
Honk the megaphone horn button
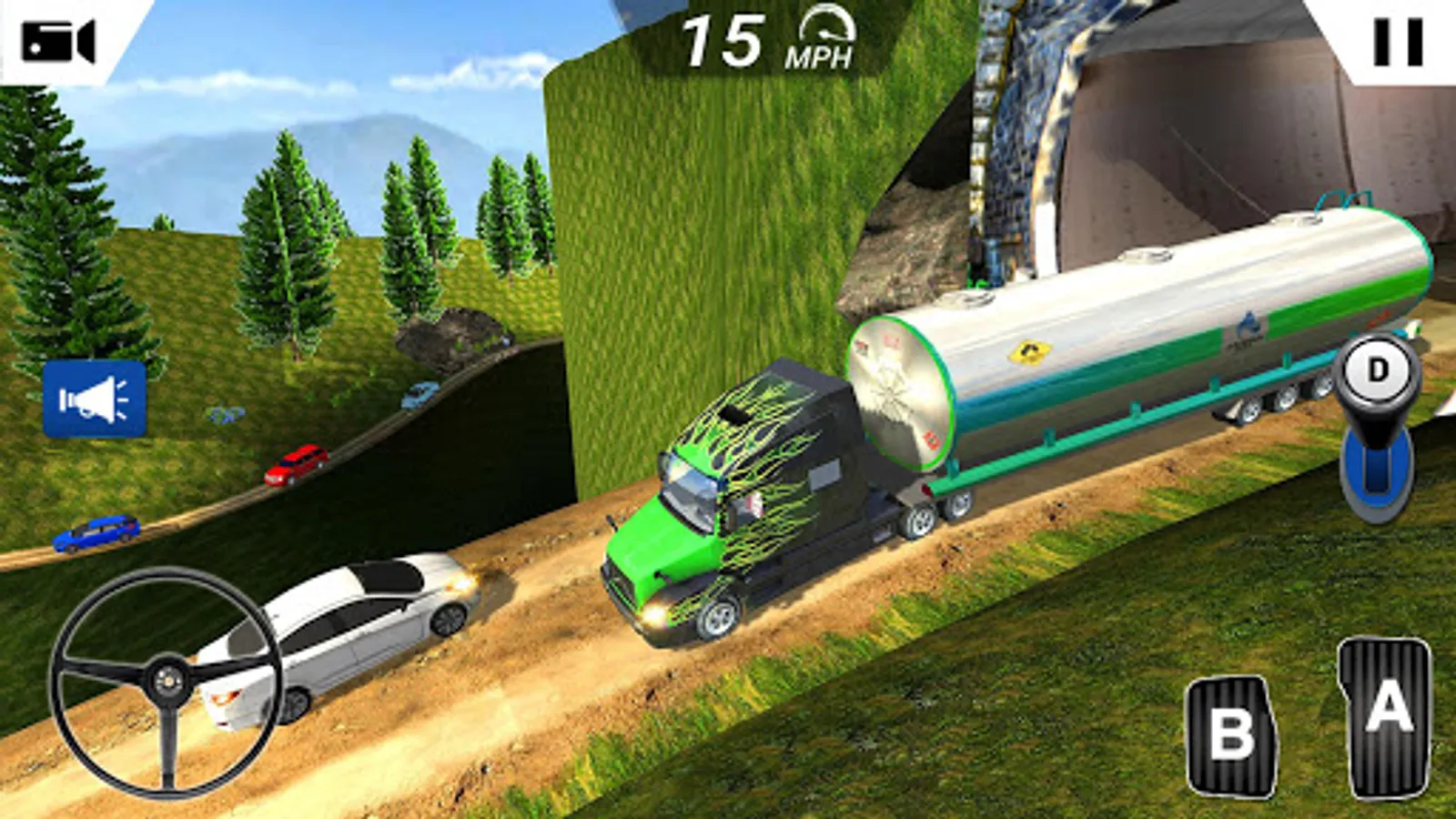(x=95, y=399)
